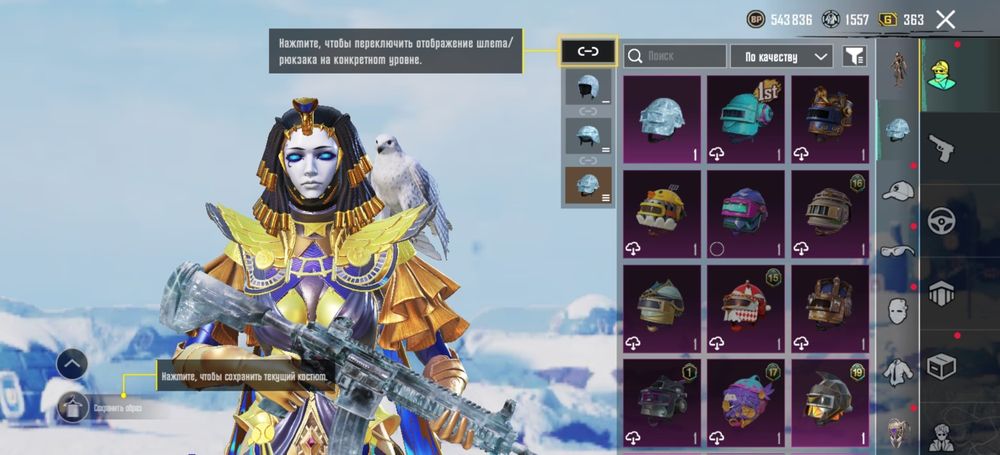Toggle the helmet/backpack display link button
1000x455 pixels.
point(588,51)
